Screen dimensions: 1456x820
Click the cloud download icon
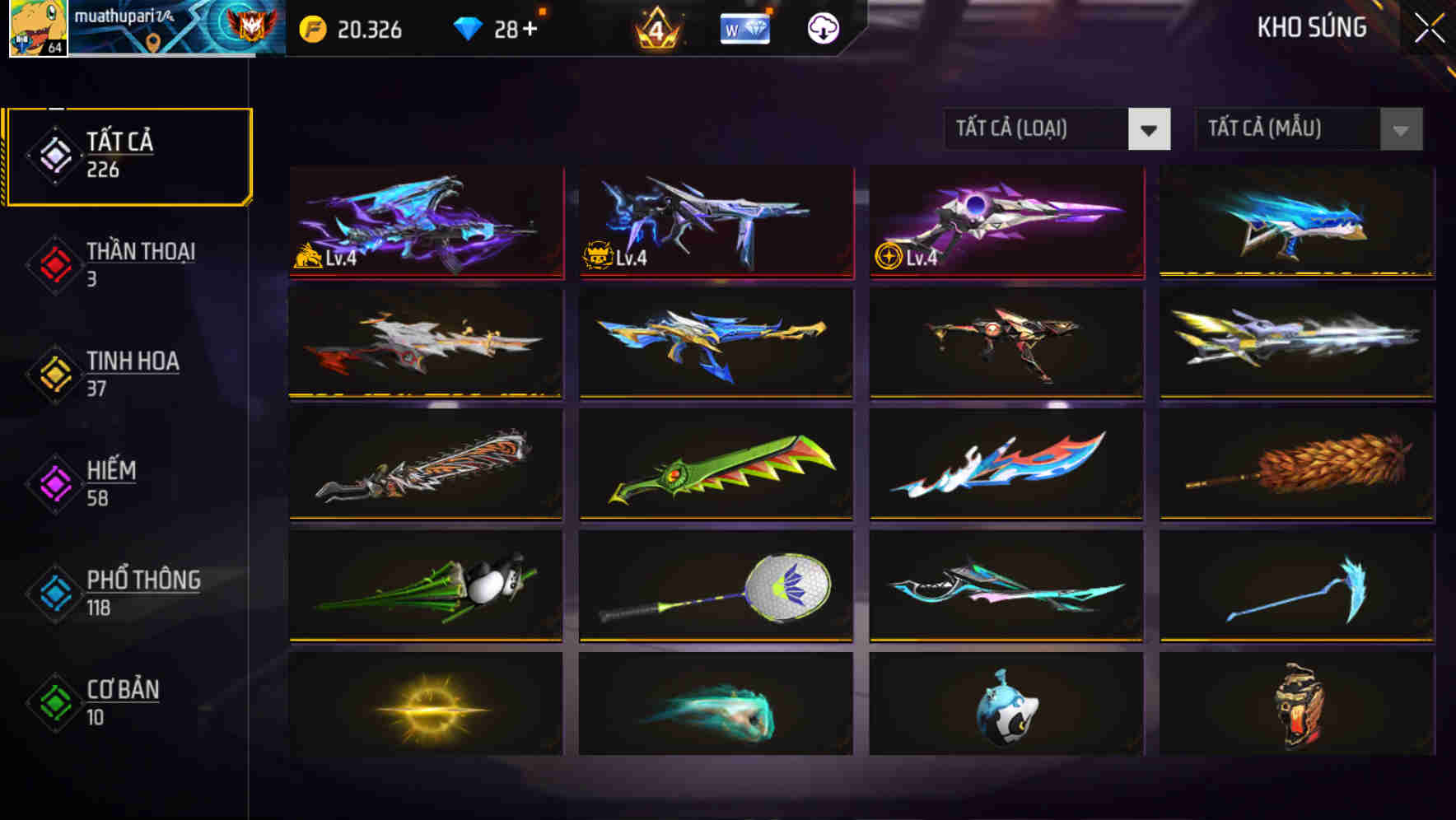[x=821, y=27]
